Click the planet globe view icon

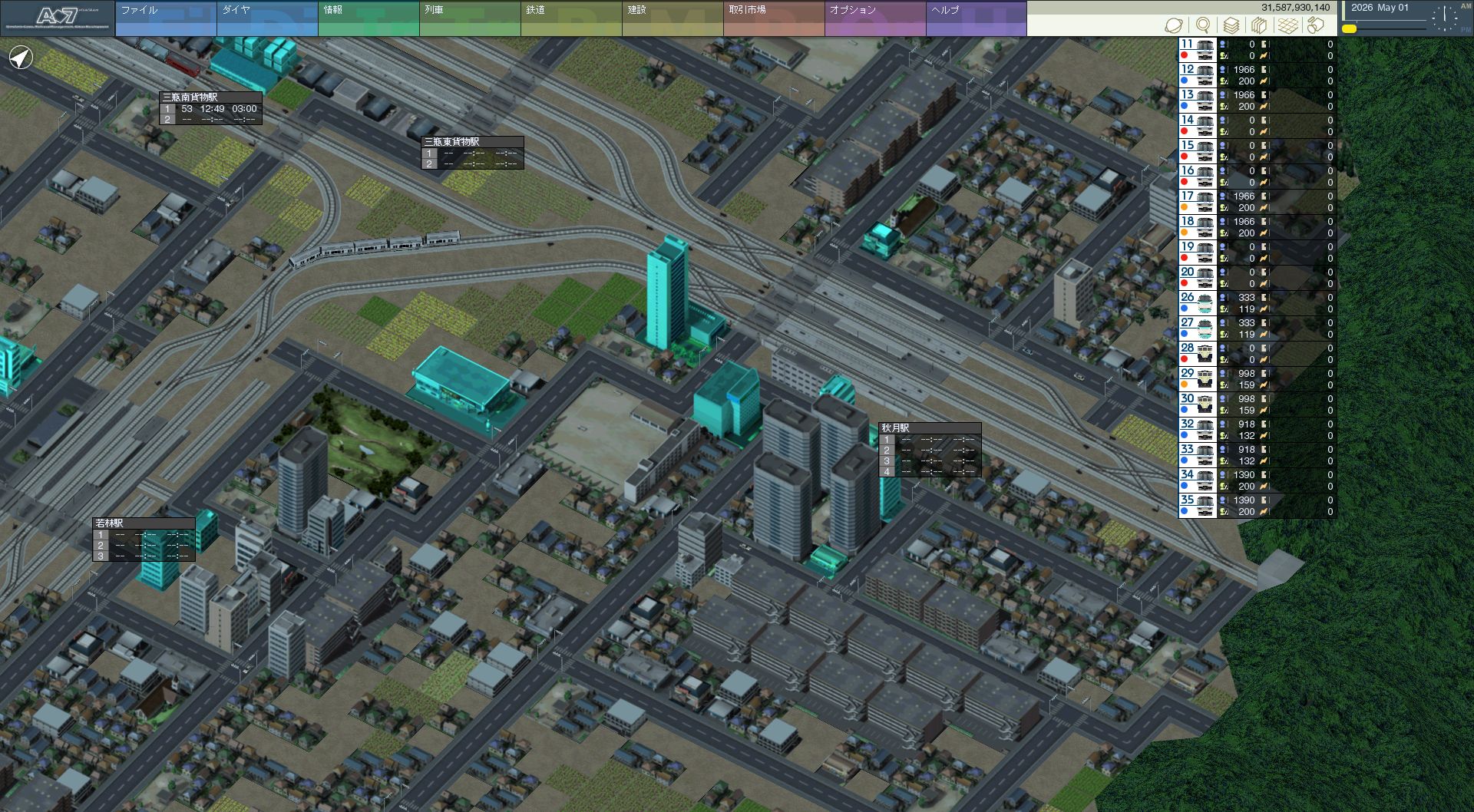[1174, 26]
